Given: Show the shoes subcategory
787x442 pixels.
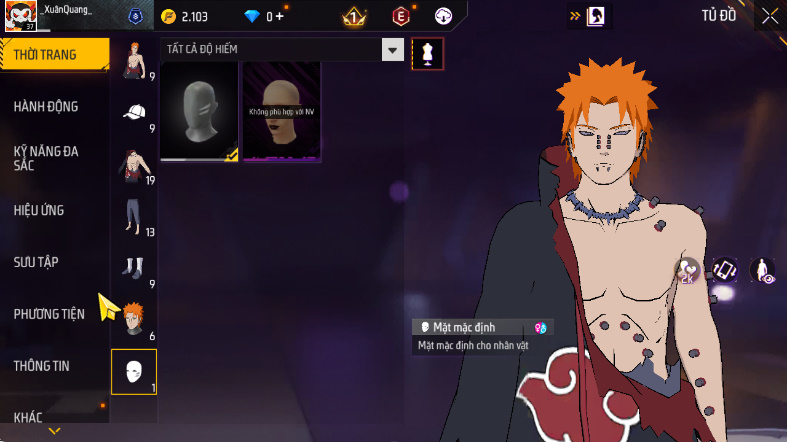Looking at the screenshot, I should [133, 269].
